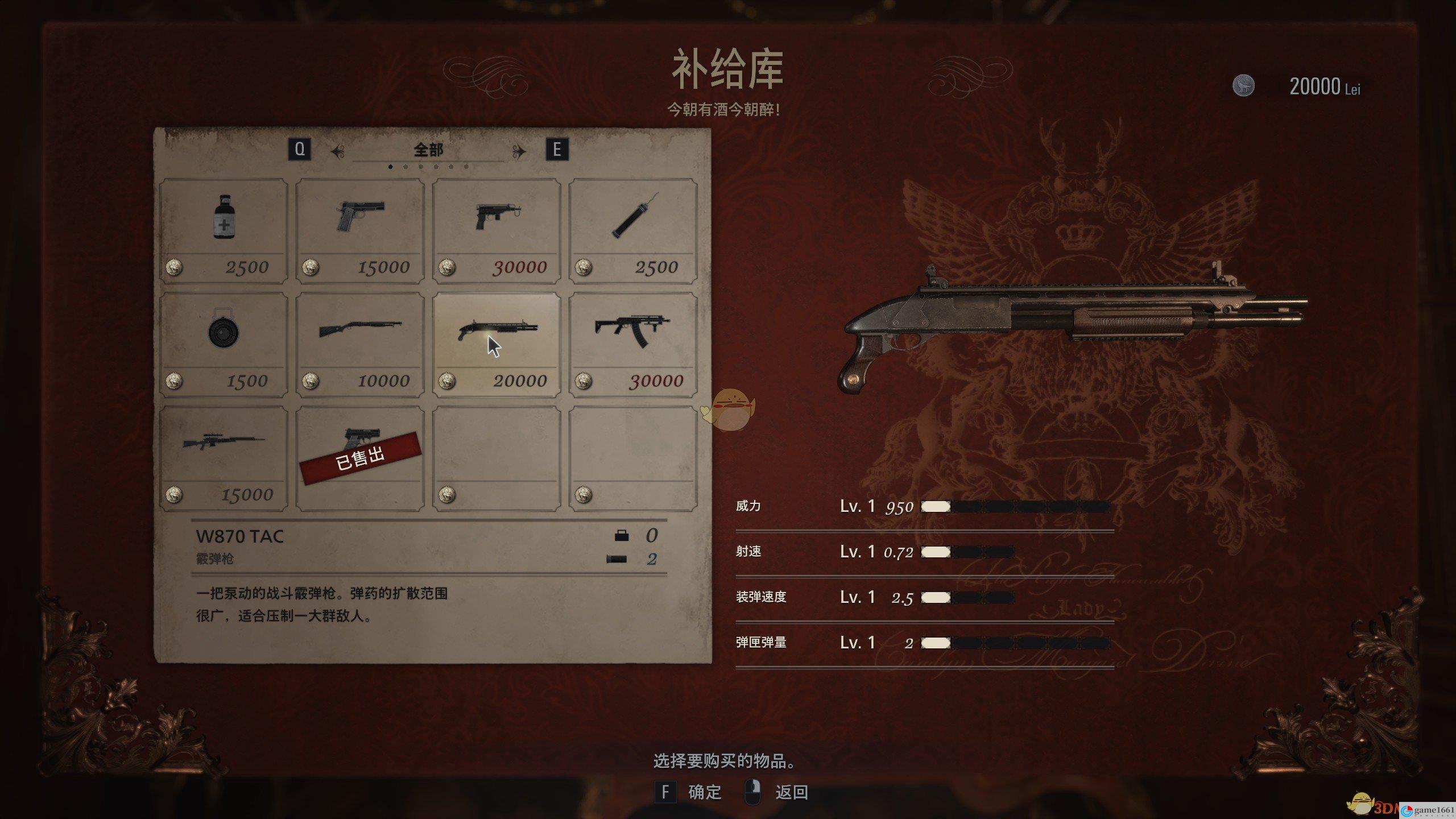Image resolution: width=1456 pixels, height=819 pixels.
Task: Click the sold-out handgun slot
Action: 360,458
